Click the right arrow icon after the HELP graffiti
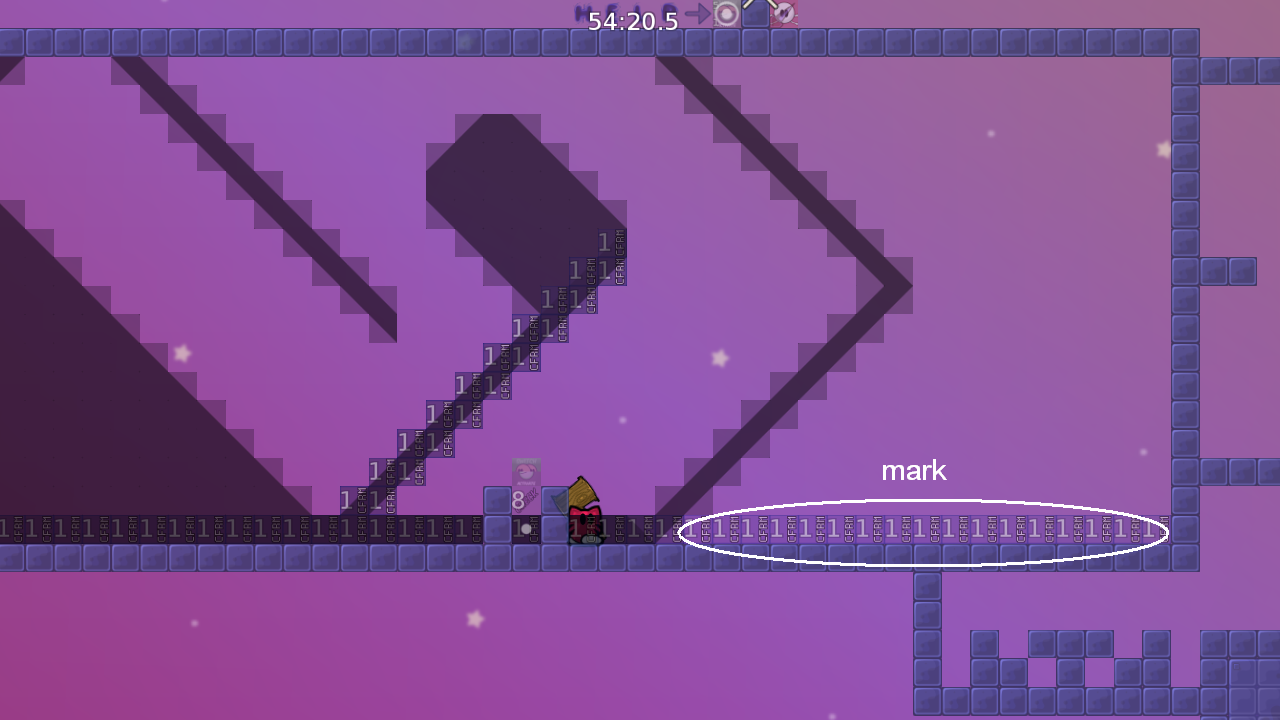The height and width of the screenshot is (720, 1280). [697, 12]
